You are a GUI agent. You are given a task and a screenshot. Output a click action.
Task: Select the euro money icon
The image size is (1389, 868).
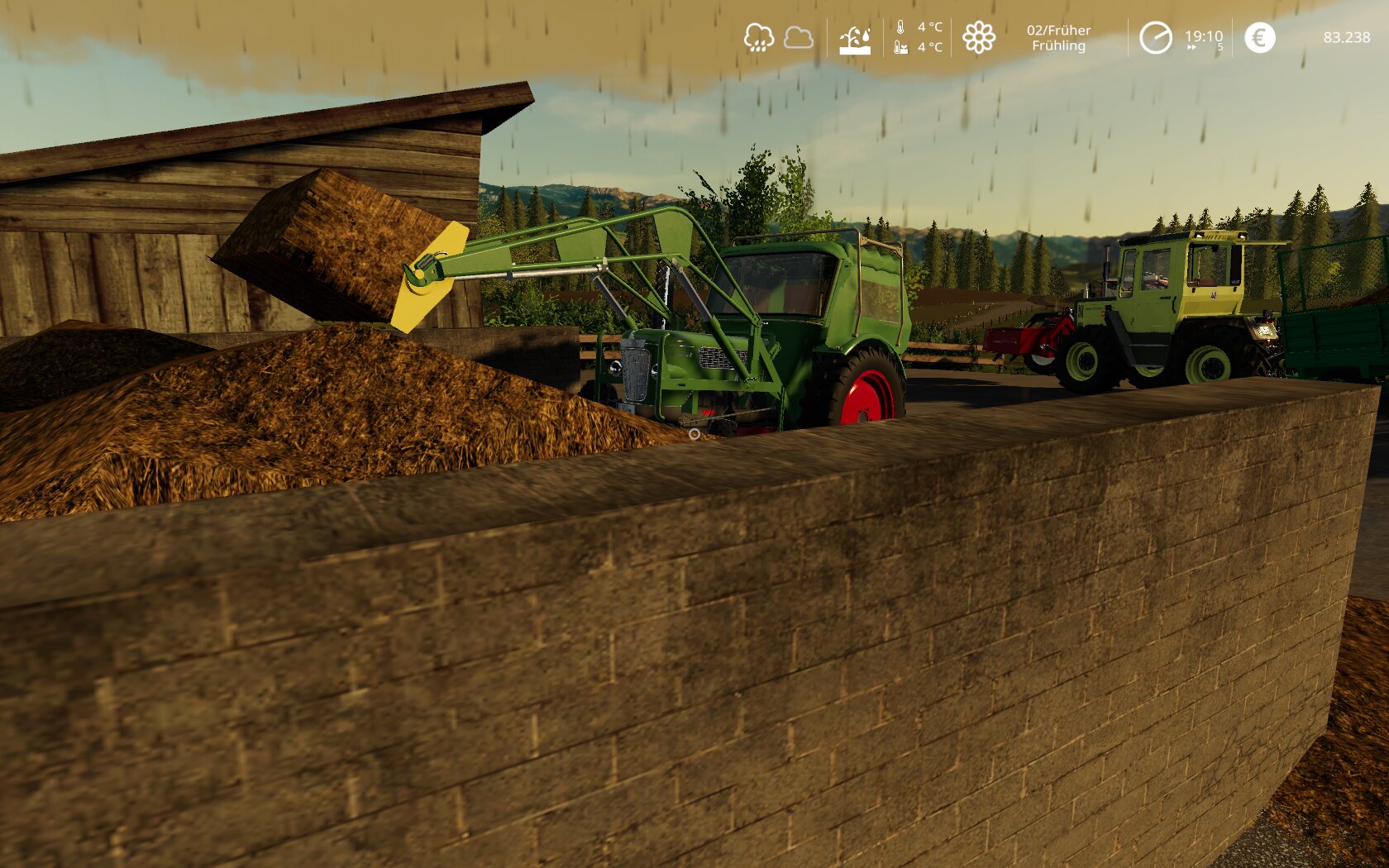pyautogui.click(x=1259, y=37)
